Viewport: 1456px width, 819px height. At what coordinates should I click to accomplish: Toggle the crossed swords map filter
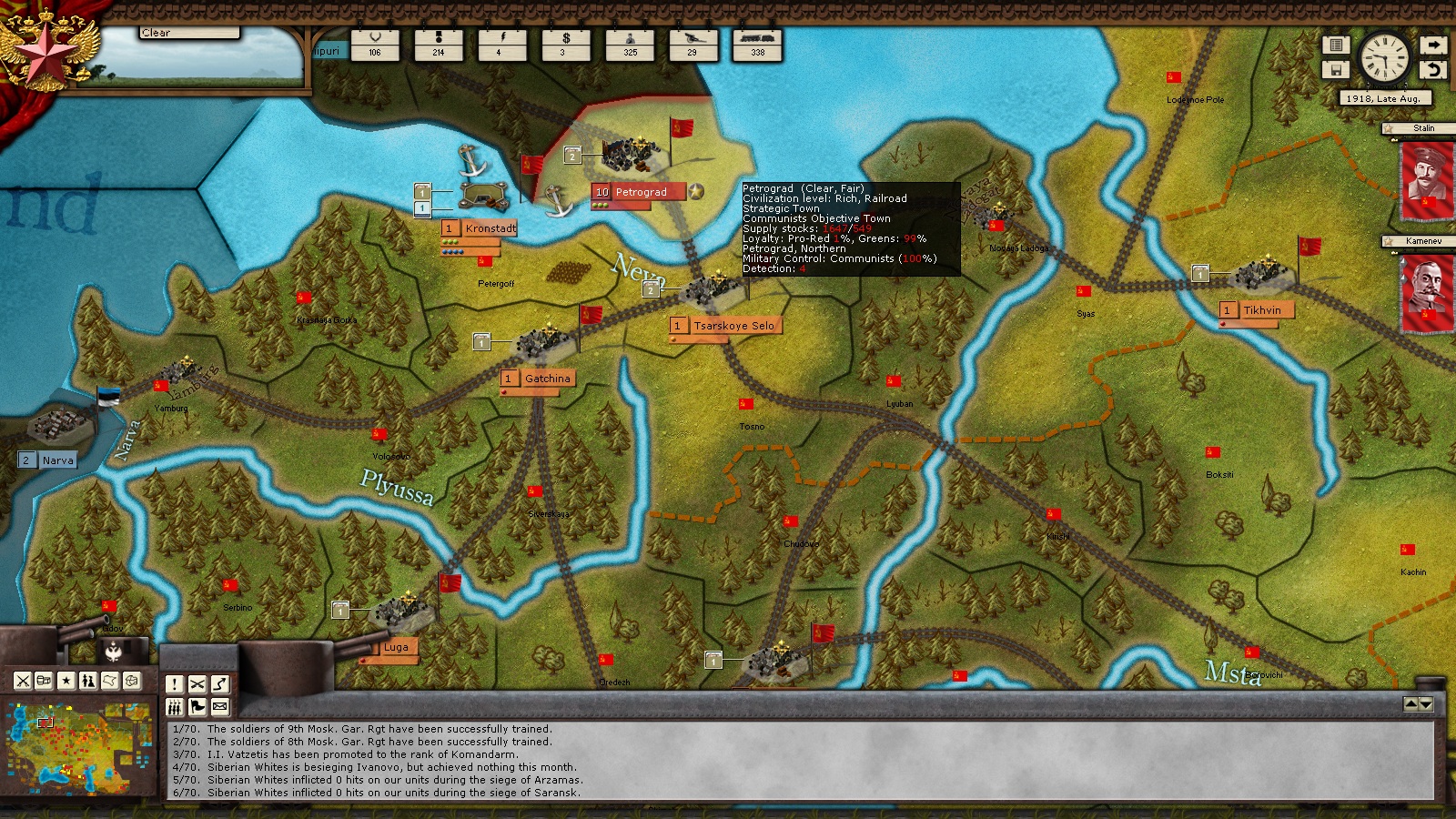(x=23, y=680)
